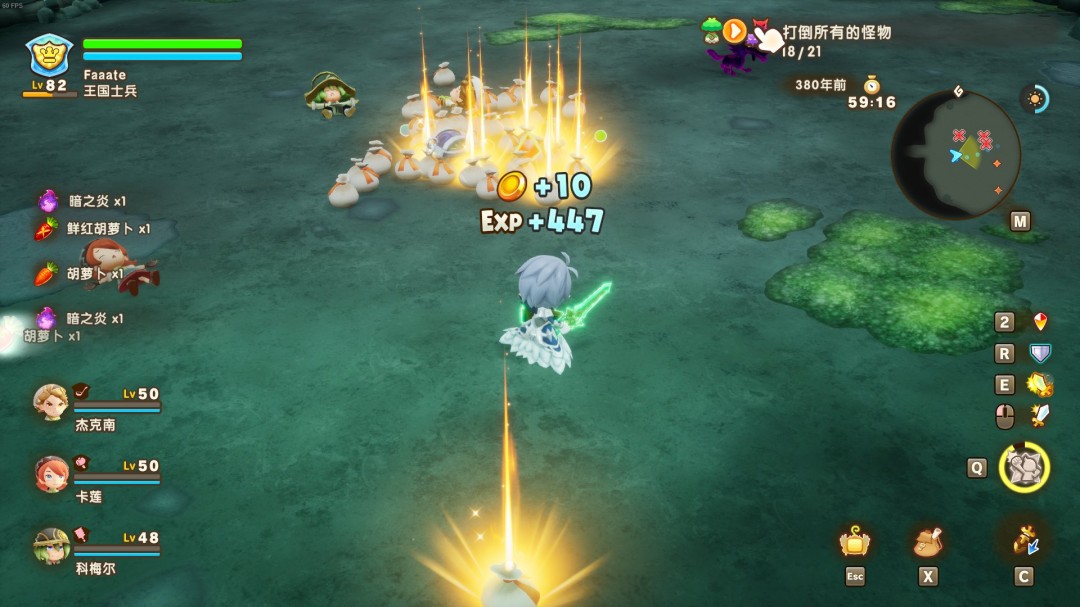The height and width of the screenshot is (607, 1080).
Task: Activate the glowing charged sword skill
Action: point(1040,385)
